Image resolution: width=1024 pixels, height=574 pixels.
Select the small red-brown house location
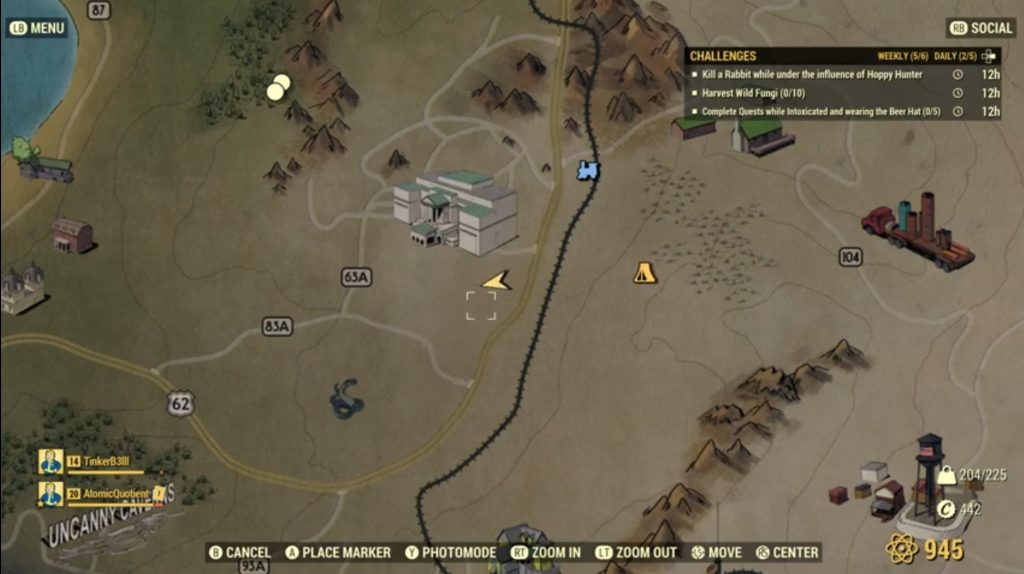pos(72,235)
